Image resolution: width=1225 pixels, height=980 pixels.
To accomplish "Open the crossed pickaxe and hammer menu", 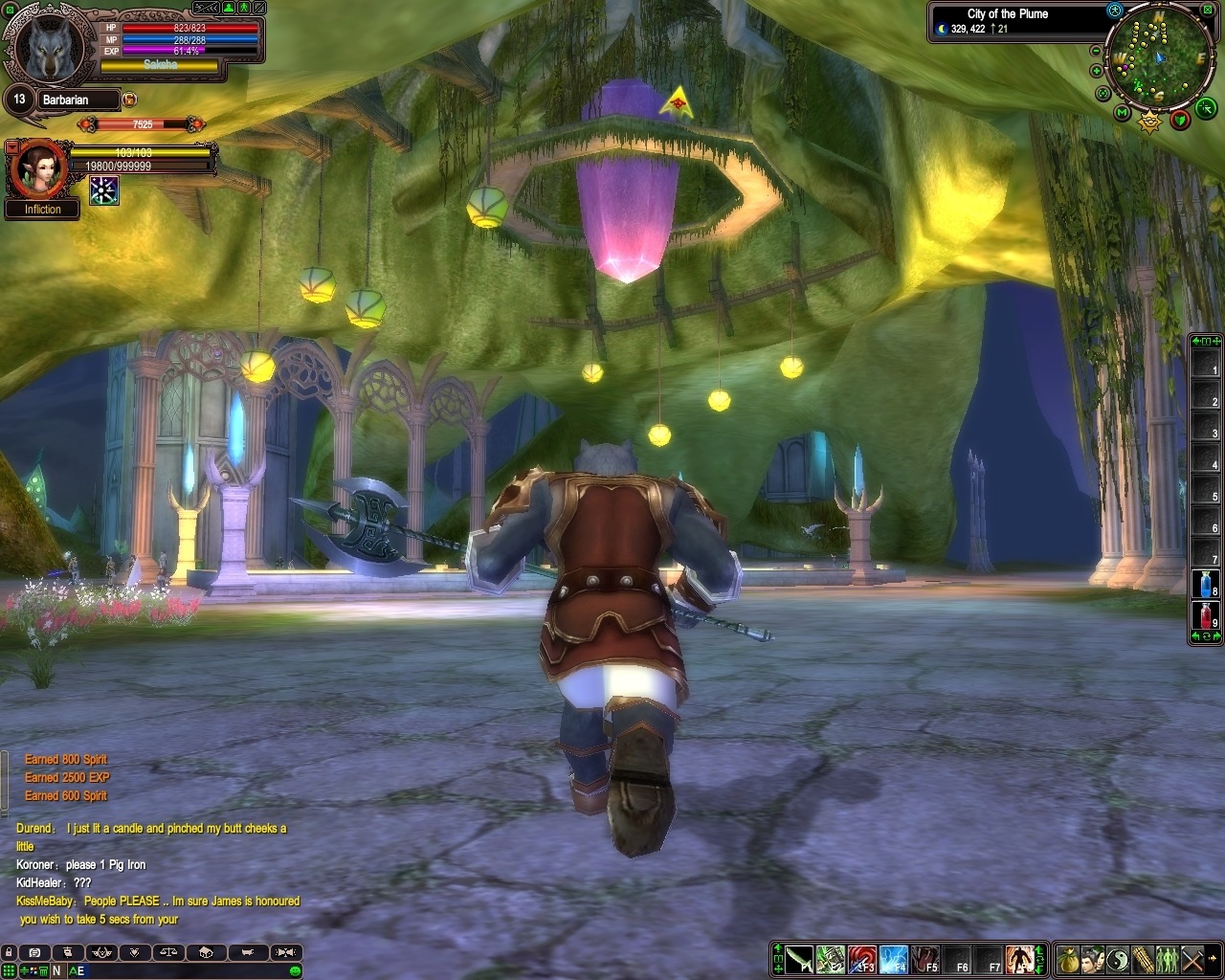I will pyautogui.click(x=1192, y=958).
